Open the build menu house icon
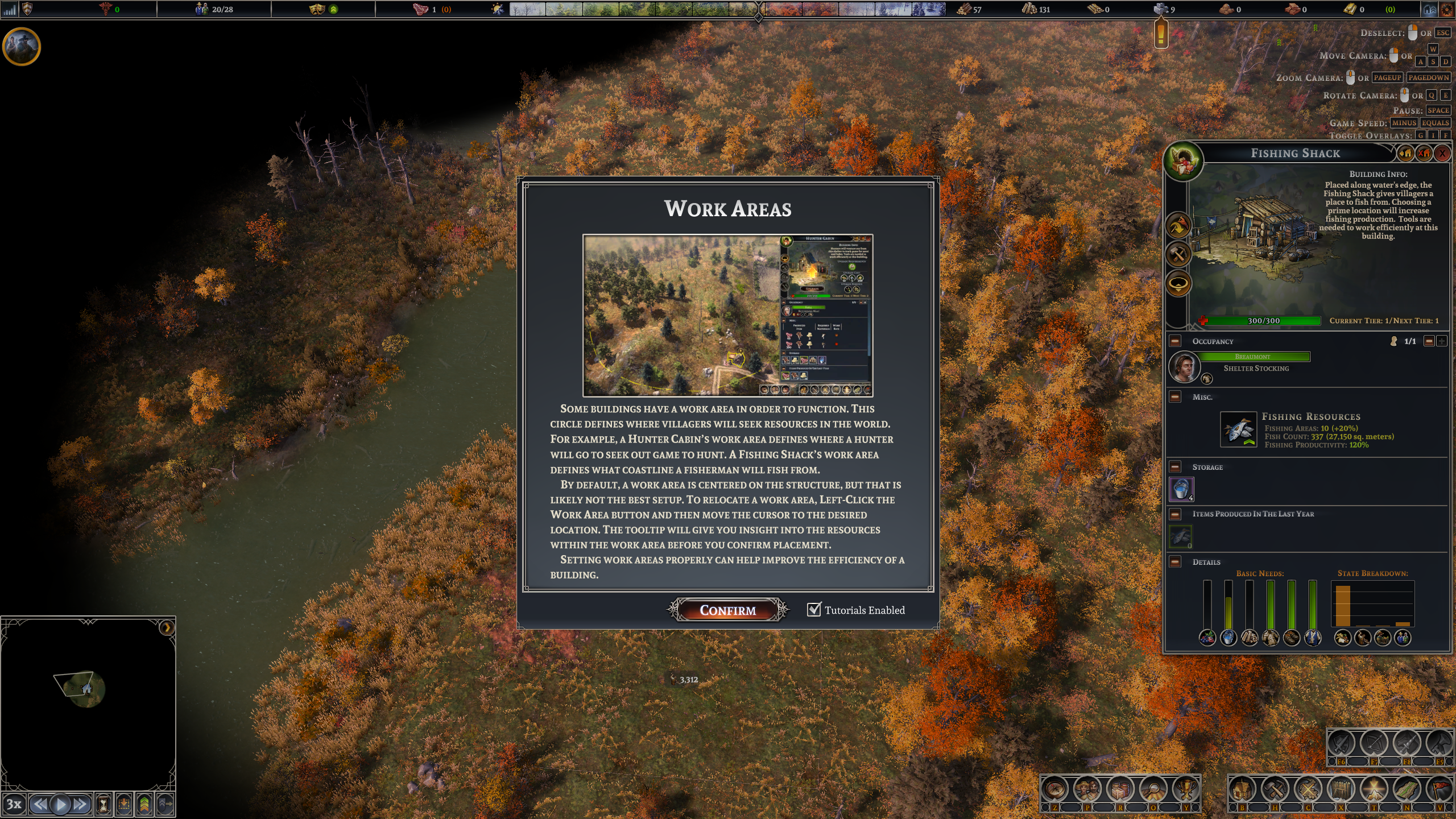Screen dimensions: 1456x819 pyautogui.click(x=1242, y=791)
